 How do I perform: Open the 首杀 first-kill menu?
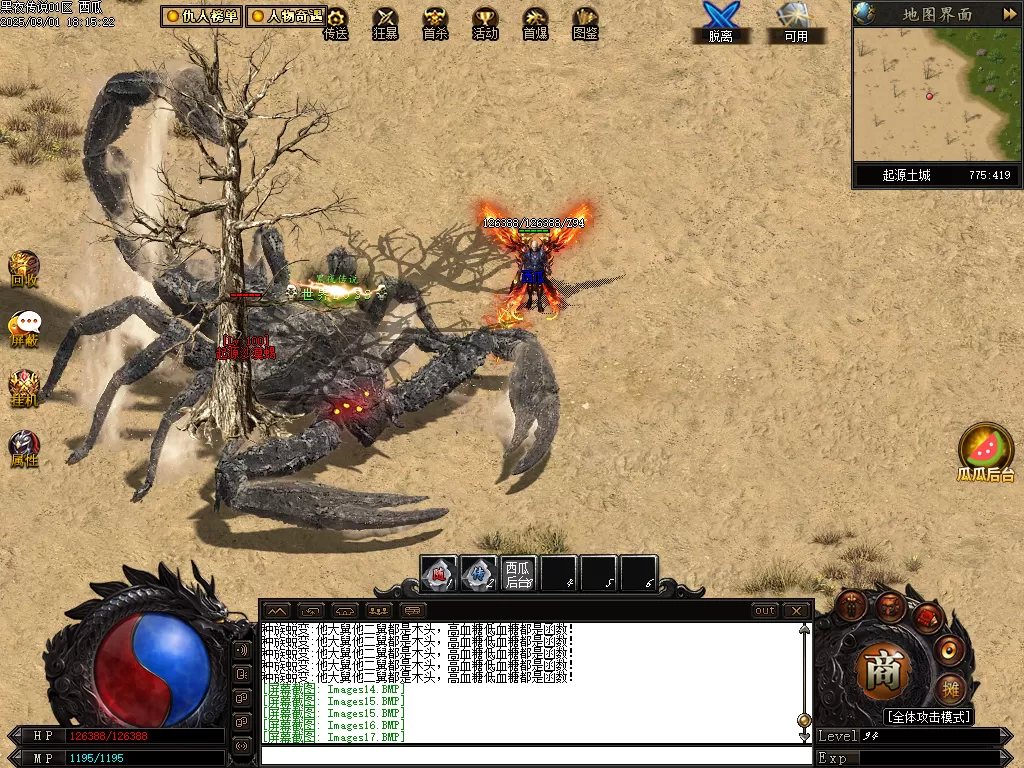(x=435, y=23)
